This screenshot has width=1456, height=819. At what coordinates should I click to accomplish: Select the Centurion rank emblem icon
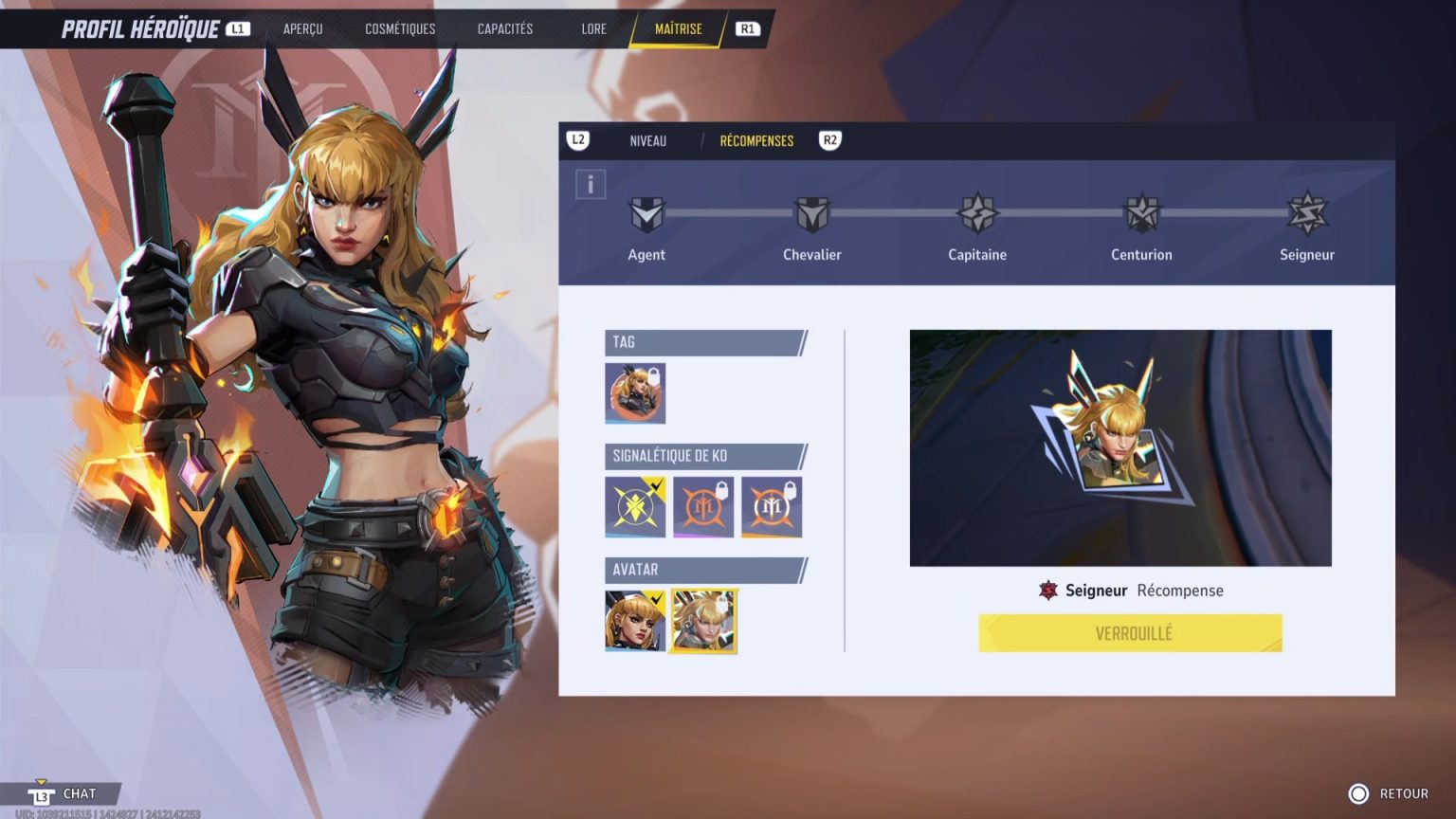(x=1141, y=213)
